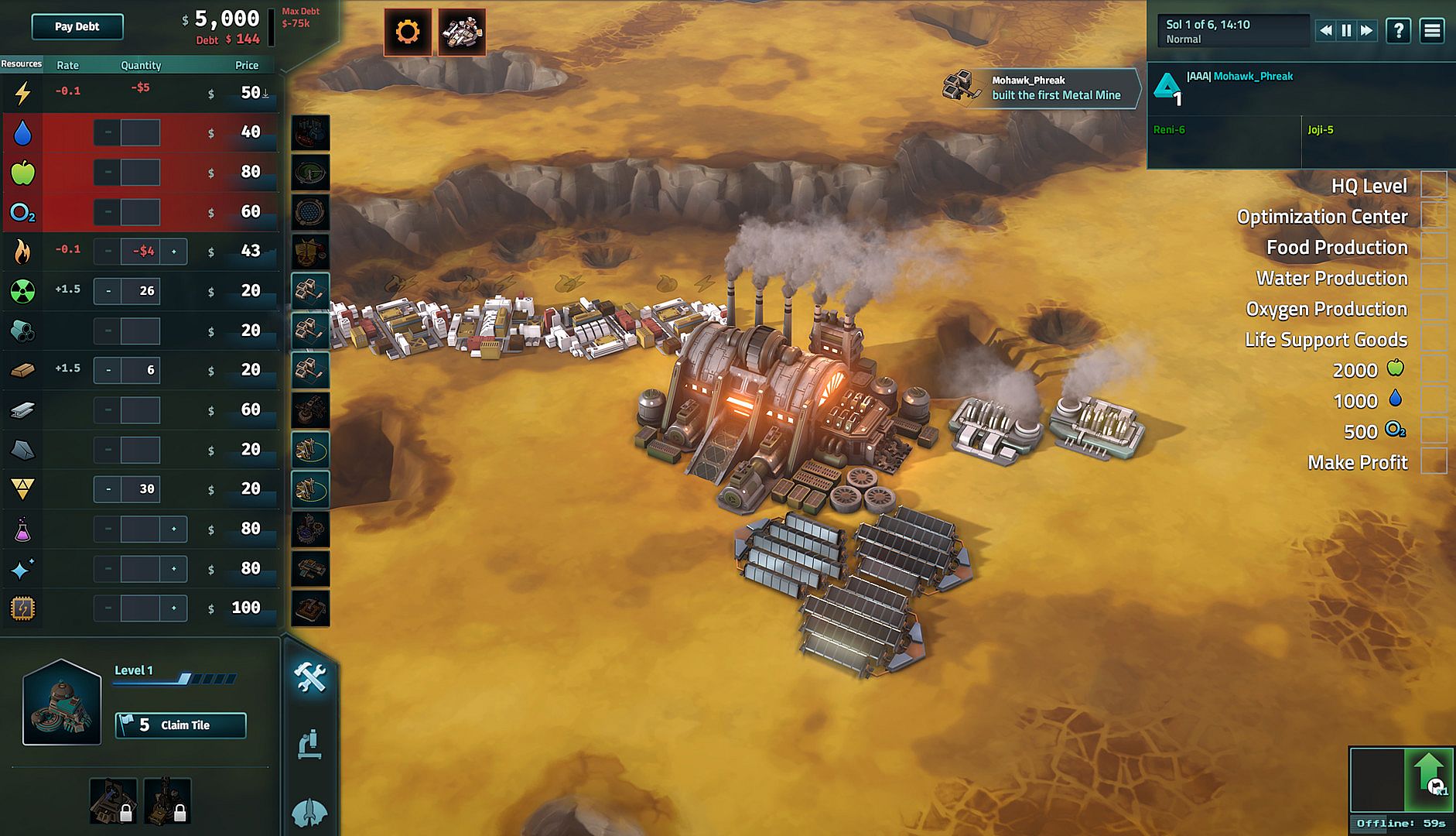Claim a tile with the Claim Tile button
The width and height of the screenshot is (1456, 836).
(180, 725)
